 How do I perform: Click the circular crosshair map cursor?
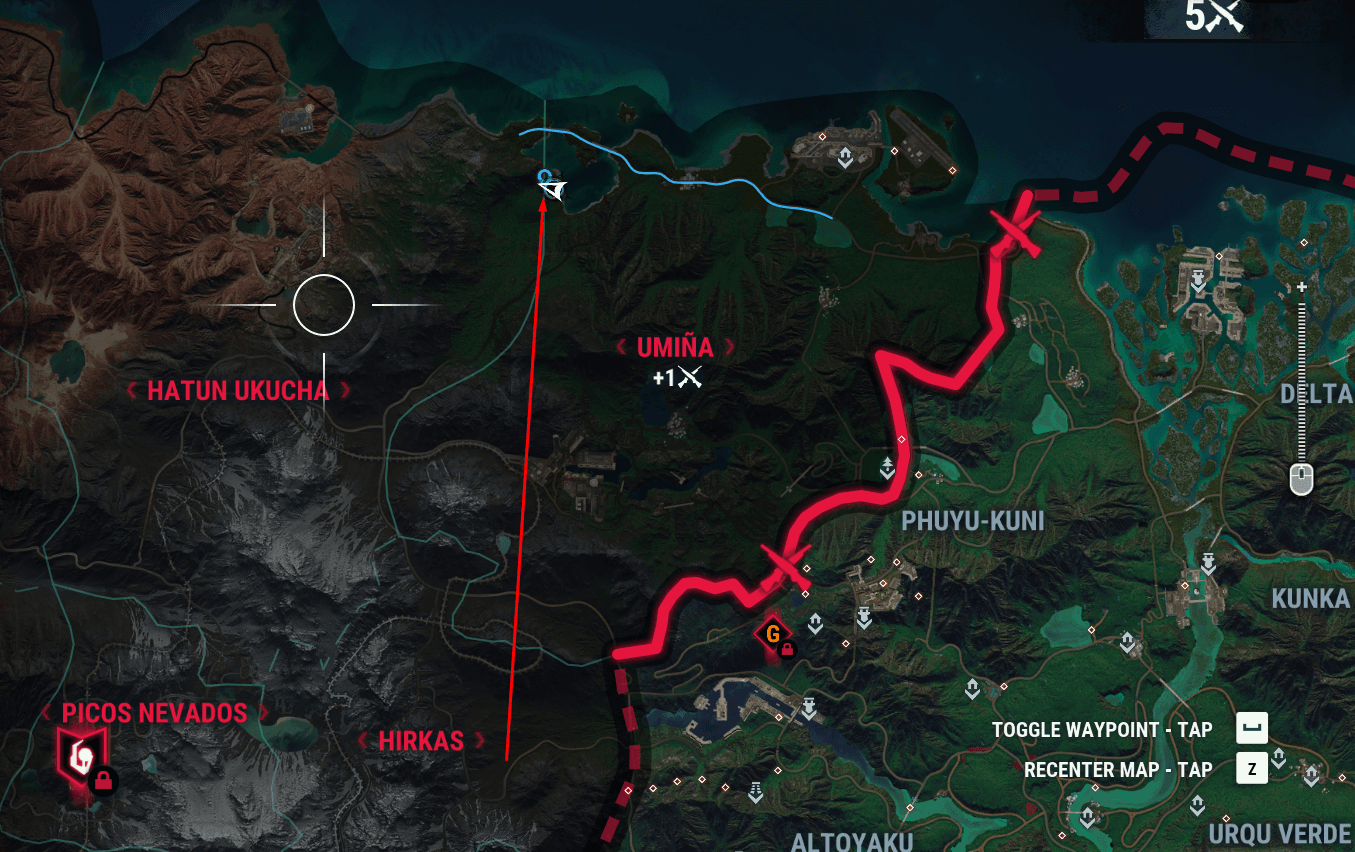coord(324,305)
